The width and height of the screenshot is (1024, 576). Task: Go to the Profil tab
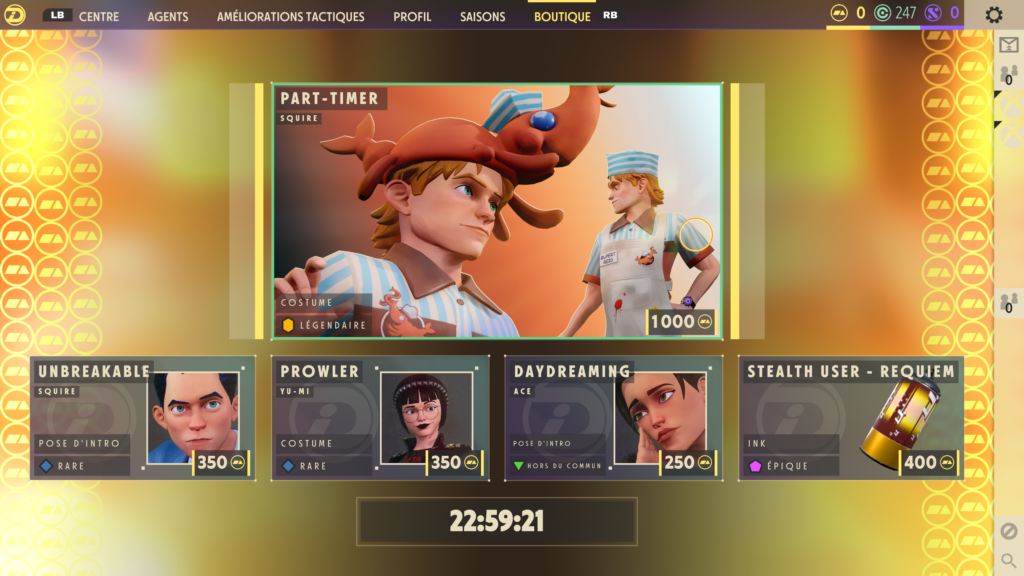(x=412, y=17)
